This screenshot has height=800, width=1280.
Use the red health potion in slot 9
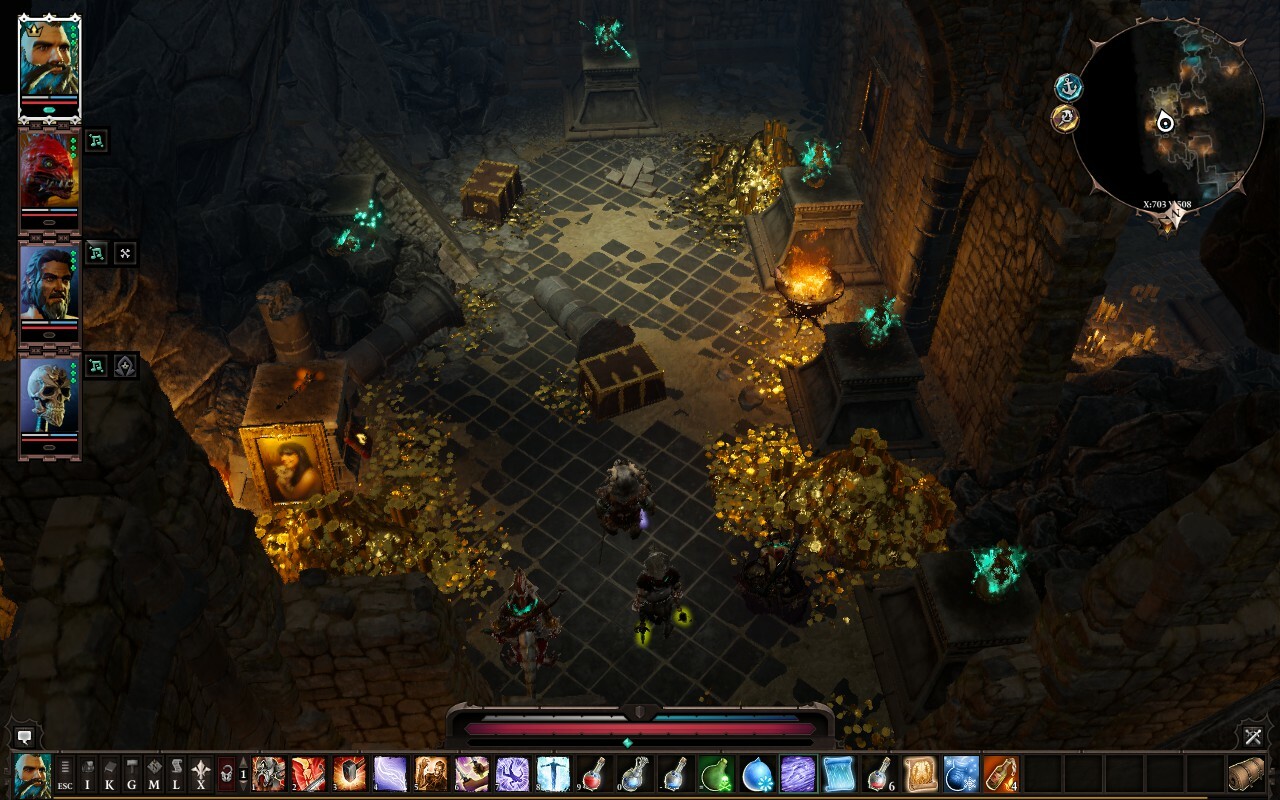[x=593, y=774]
